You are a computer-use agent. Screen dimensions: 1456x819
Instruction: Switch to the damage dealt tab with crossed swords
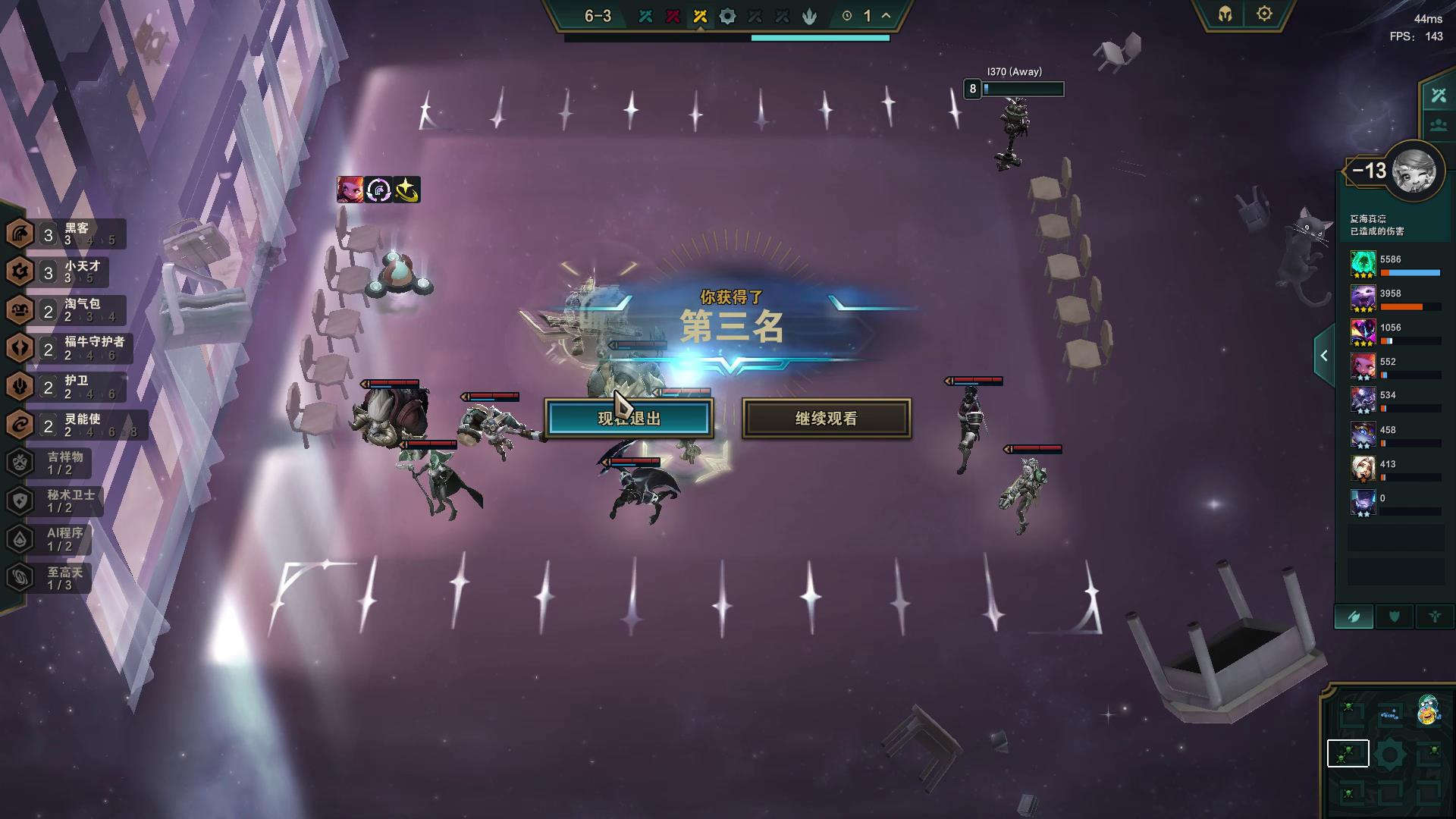click(x=1437, y=94)
